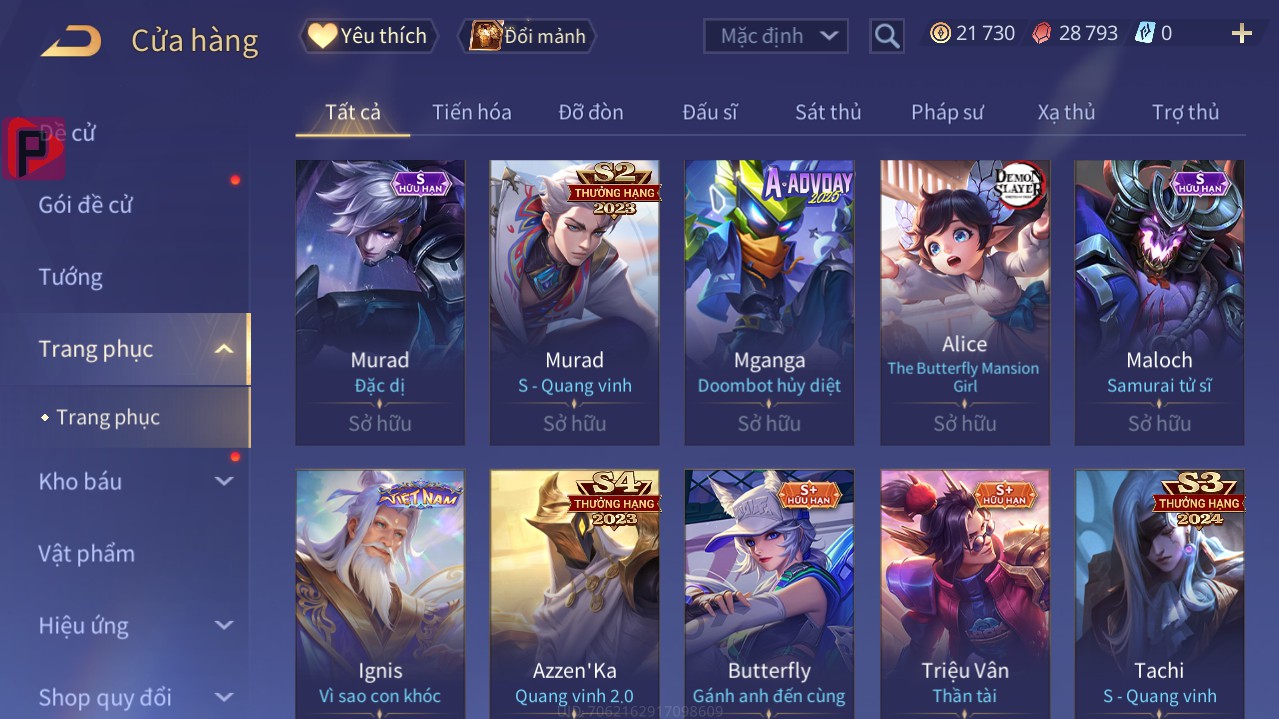Select Alice The Butterfly Mansion Girl skin

(x=964, y=300)
